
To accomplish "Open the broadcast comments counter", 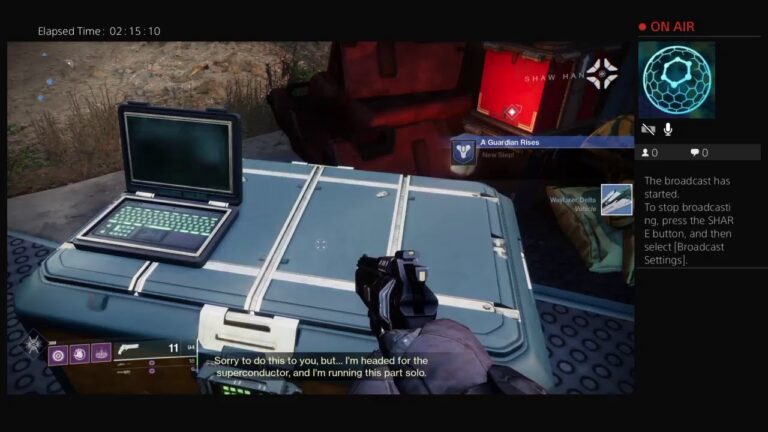I will (698, 153).
